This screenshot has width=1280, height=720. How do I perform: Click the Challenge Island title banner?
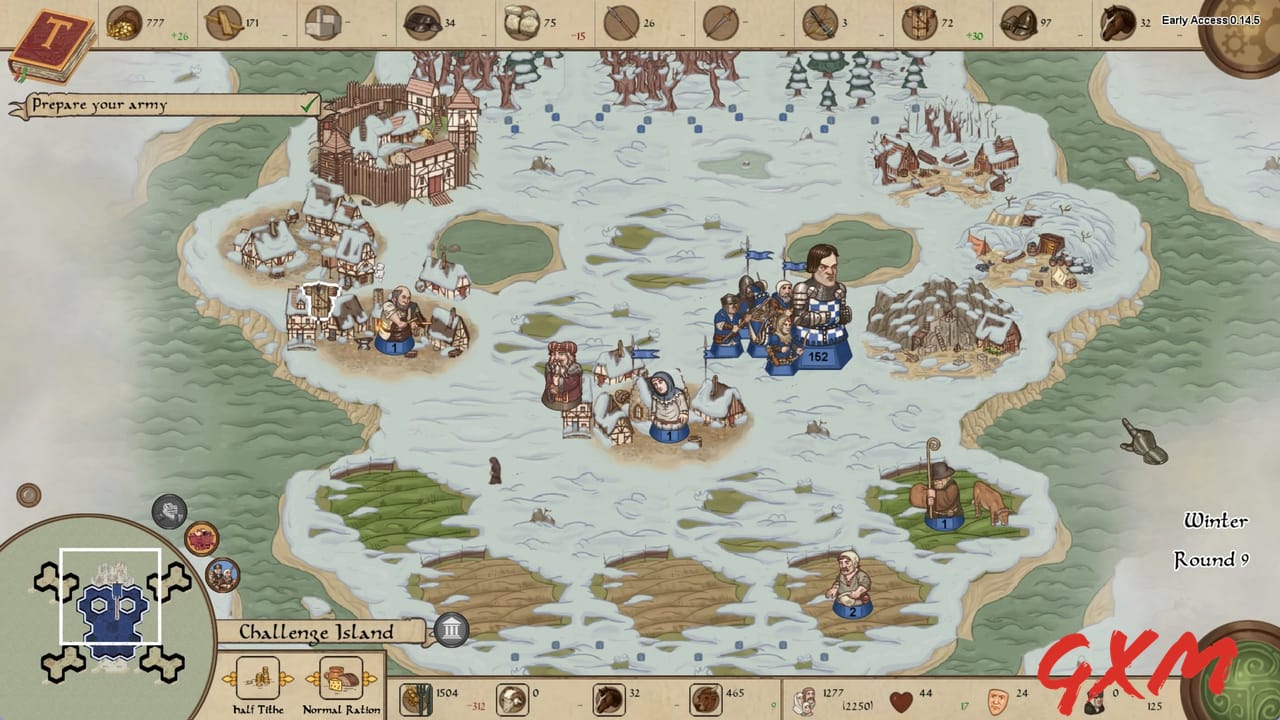315,633
